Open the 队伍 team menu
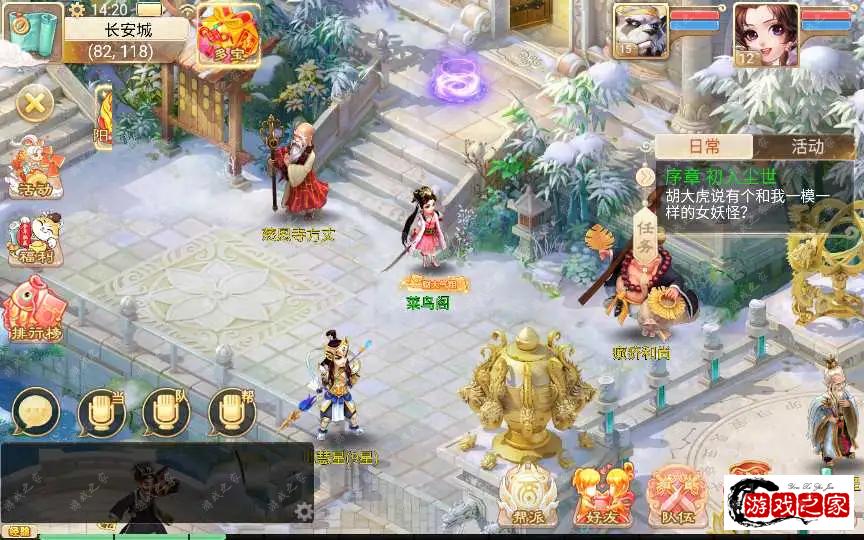This screenshot has height=540, width=864. tap(677, 491)
